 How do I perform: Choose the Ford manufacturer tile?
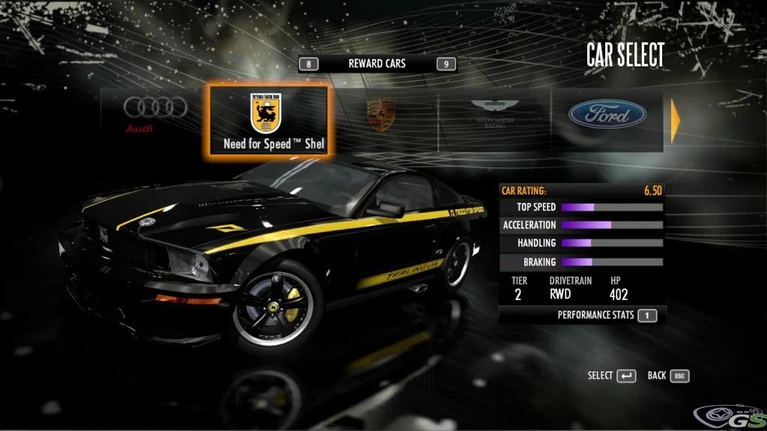click(607, 116)
